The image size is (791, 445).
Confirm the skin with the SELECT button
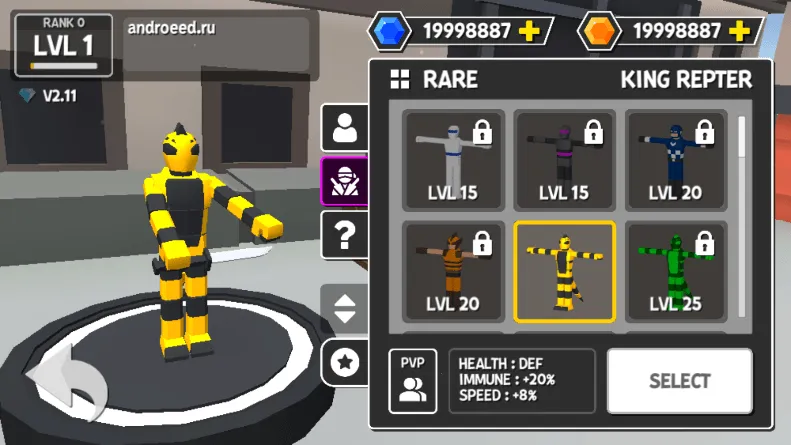point(679,381)
